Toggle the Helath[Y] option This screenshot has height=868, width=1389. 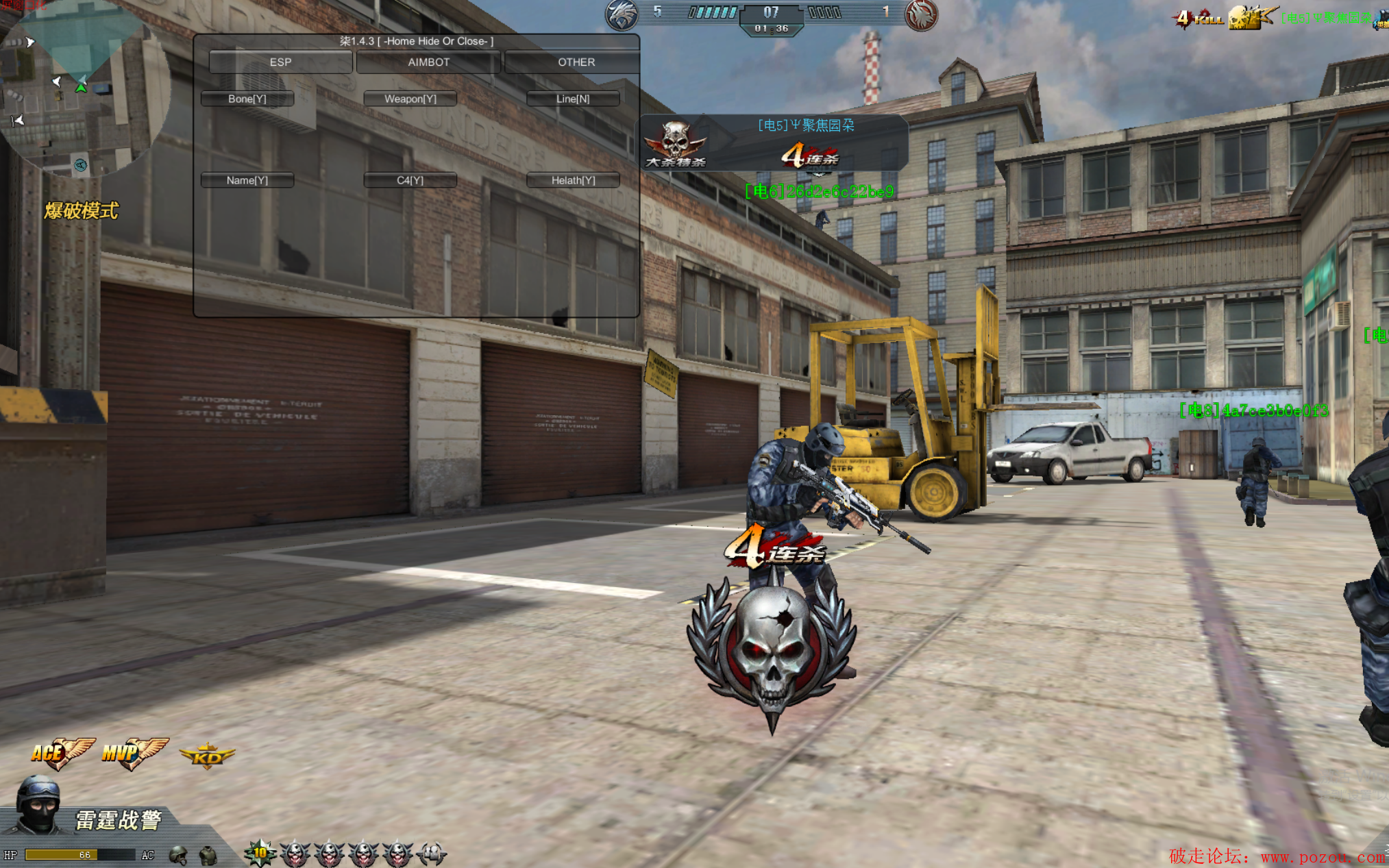[x=573, y=180]
